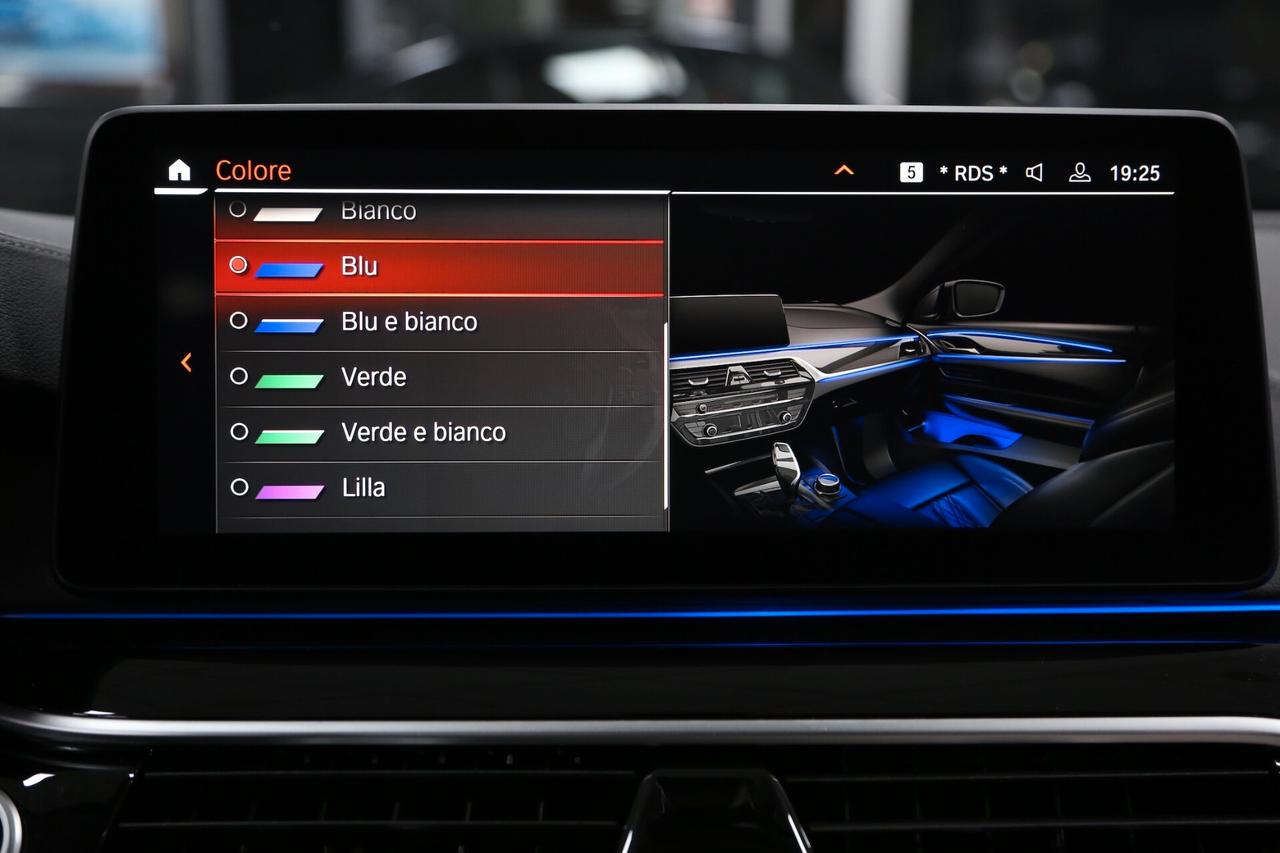
Task: Choose the Blu ambient light color
Action: click(x=440, y=267)
